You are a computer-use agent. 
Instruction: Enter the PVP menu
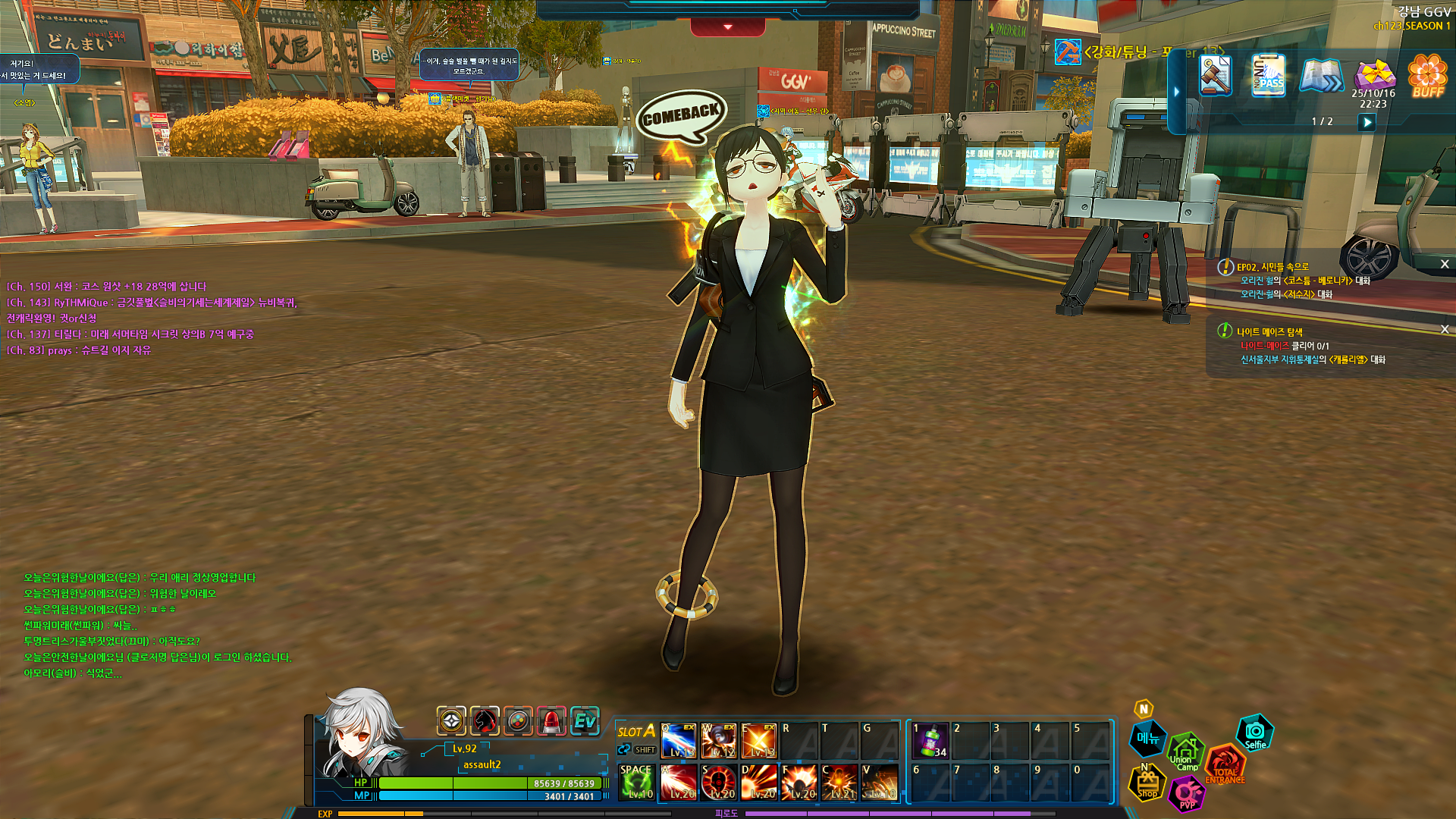[x=1187, y=794]
